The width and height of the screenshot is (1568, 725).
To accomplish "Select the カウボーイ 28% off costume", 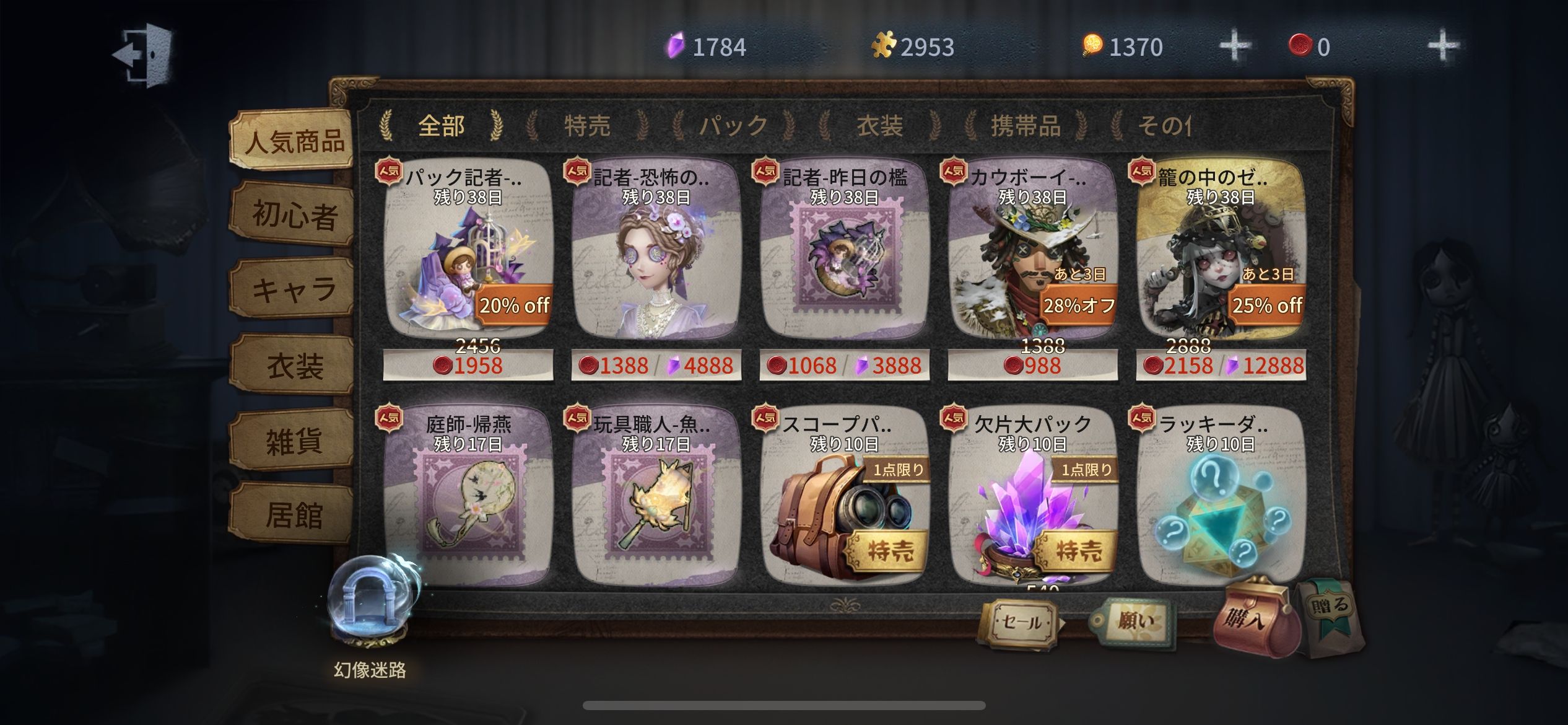I will pyautogui.click(x=1032, y=260).
